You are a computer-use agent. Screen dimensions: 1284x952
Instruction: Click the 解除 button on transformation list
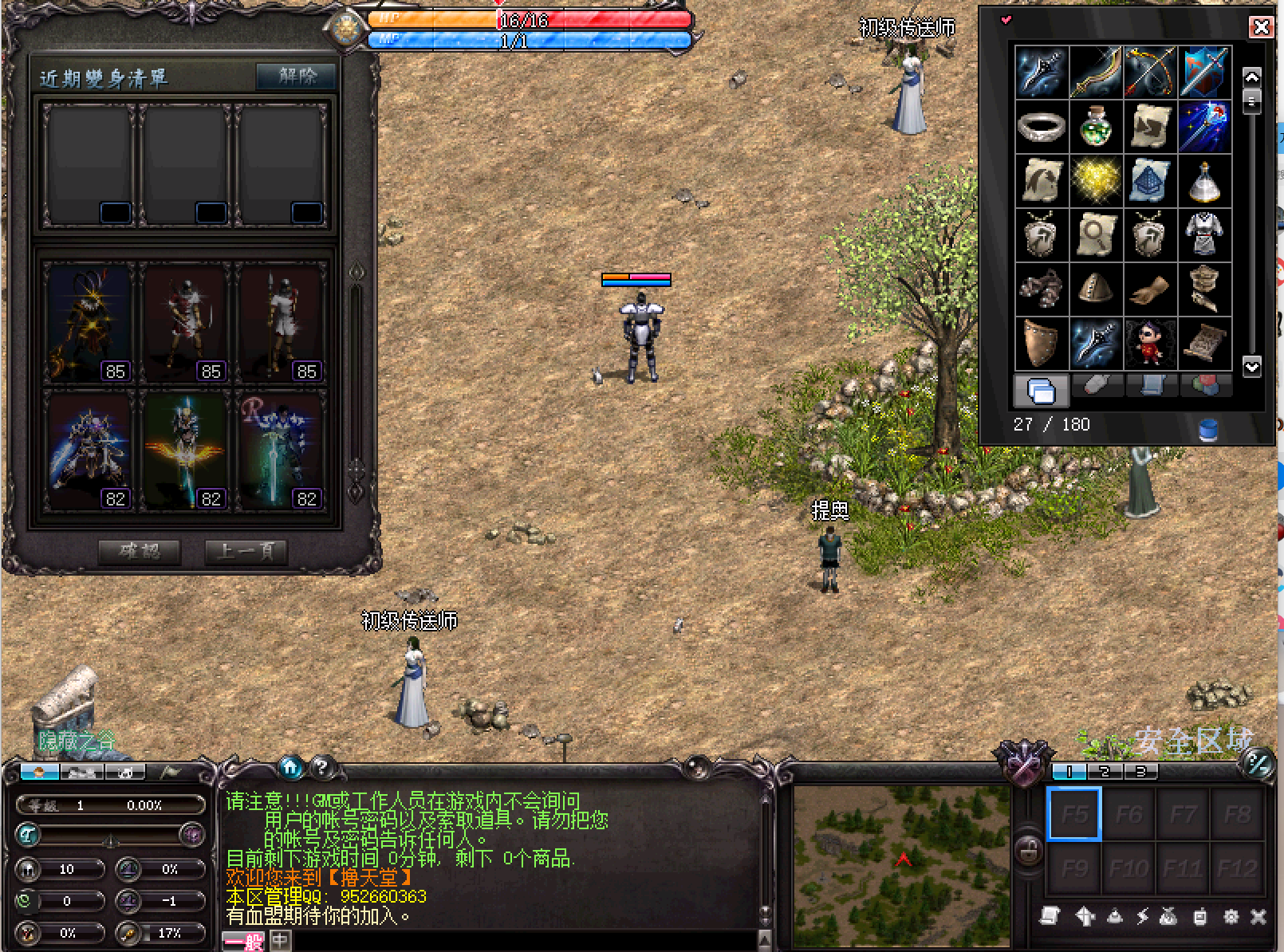[297, 77]
